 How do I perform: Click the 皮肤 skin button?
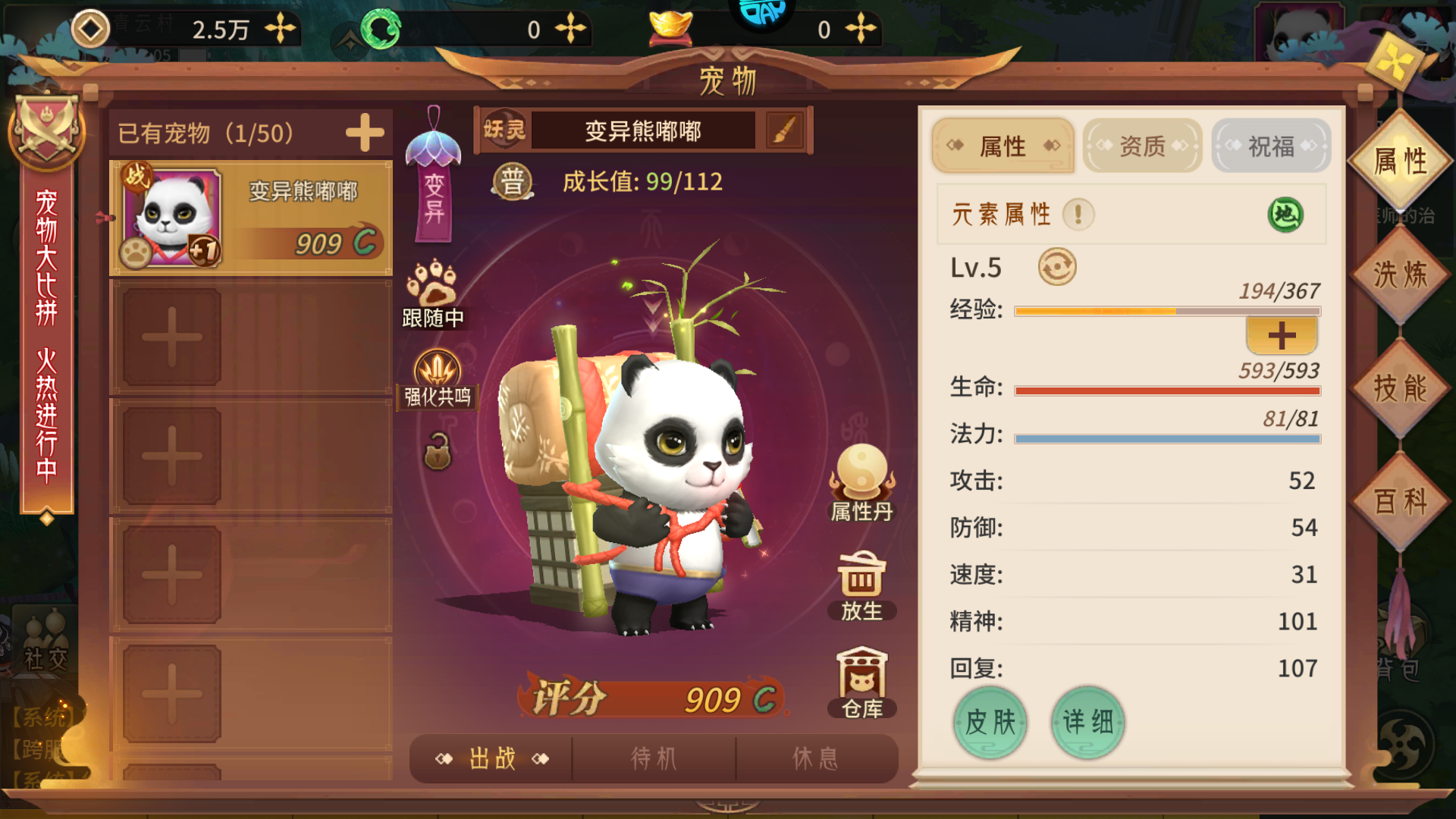(x=990, y=723)
